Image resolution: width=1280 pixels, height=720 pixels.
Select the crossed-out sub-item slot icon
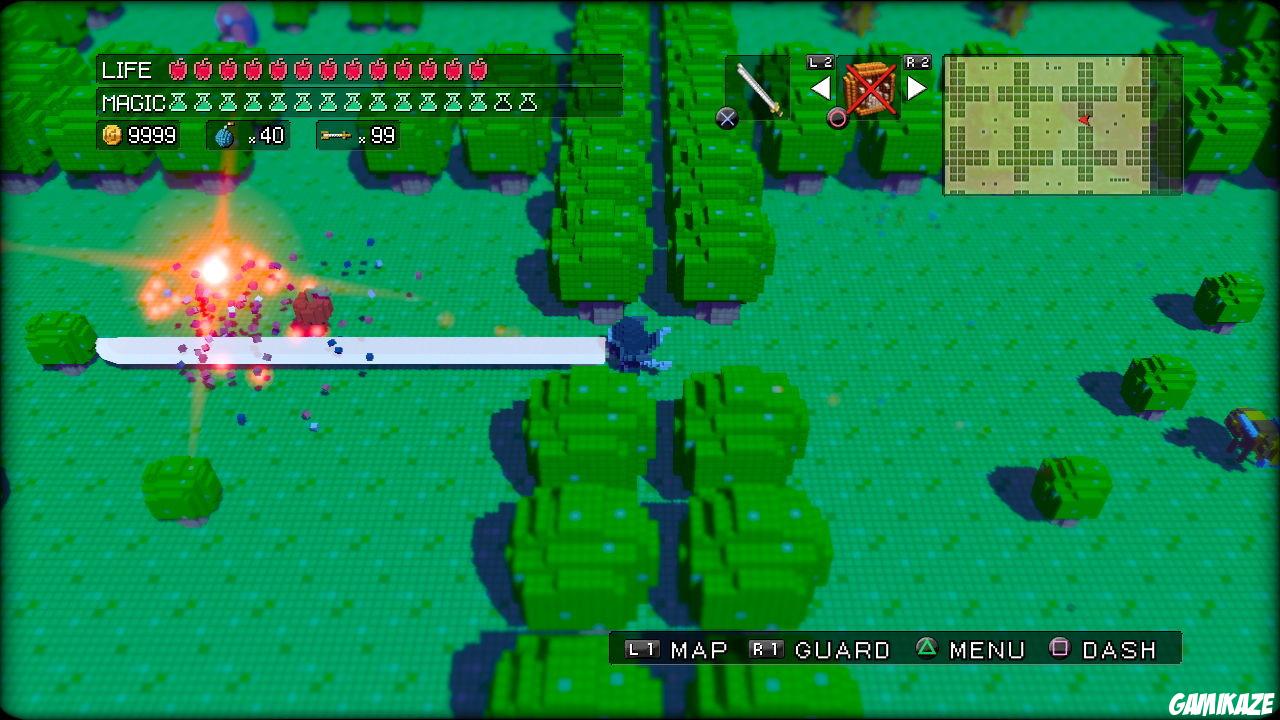[x=869, y=87]
